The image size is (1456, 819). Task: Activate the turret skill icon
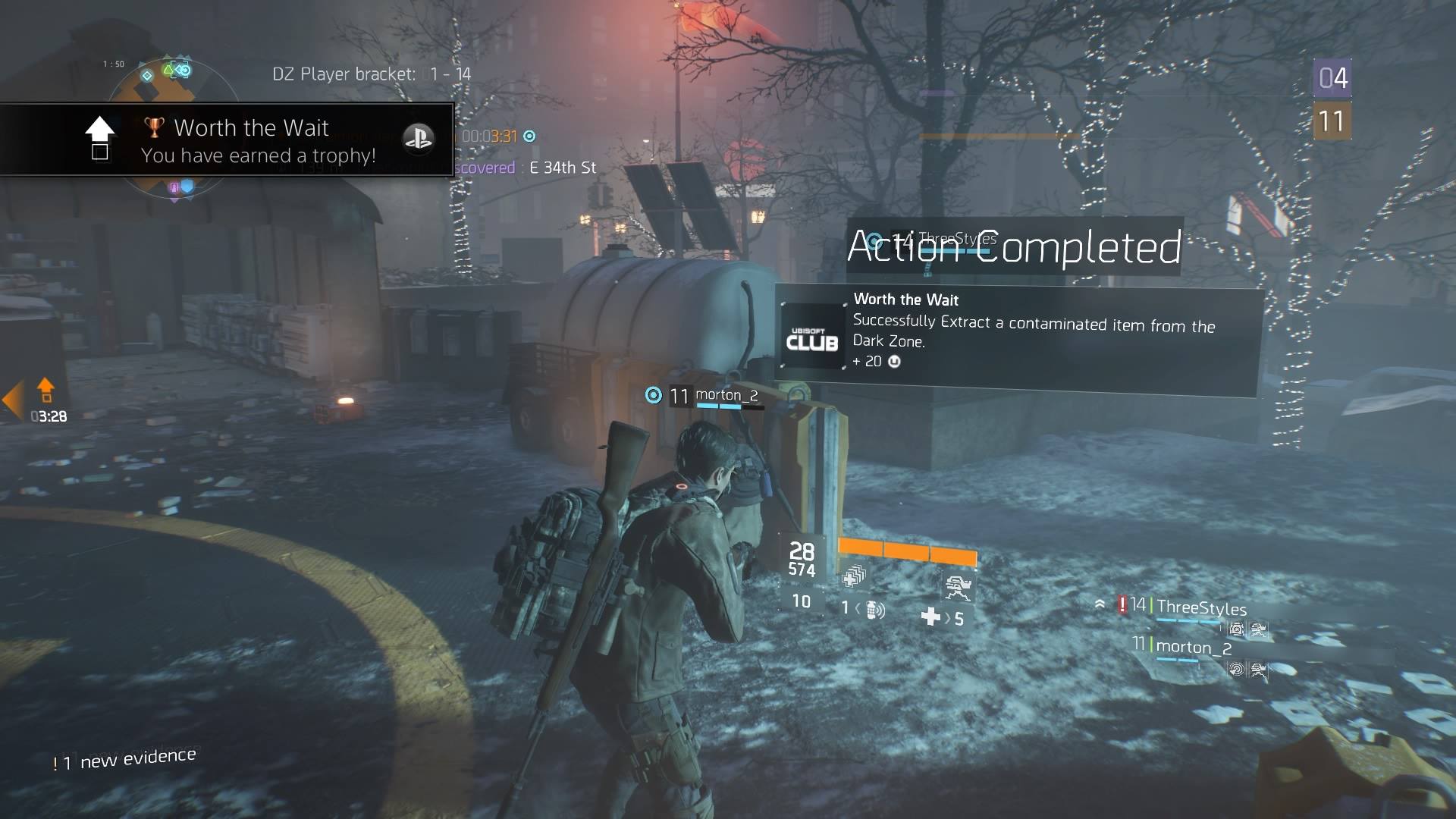coord(957,586)
